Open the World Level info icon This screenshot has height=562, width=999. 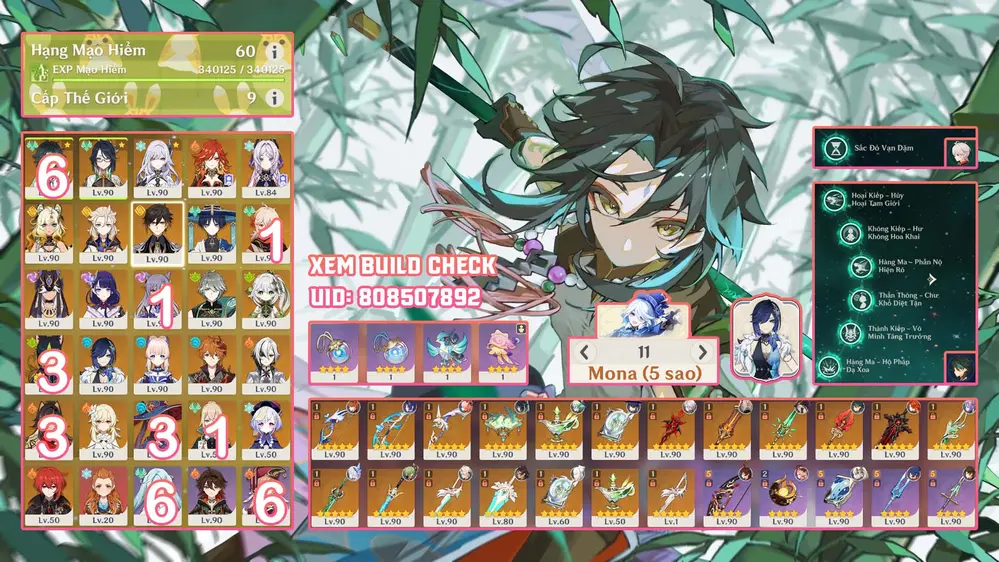pos(274,97)
